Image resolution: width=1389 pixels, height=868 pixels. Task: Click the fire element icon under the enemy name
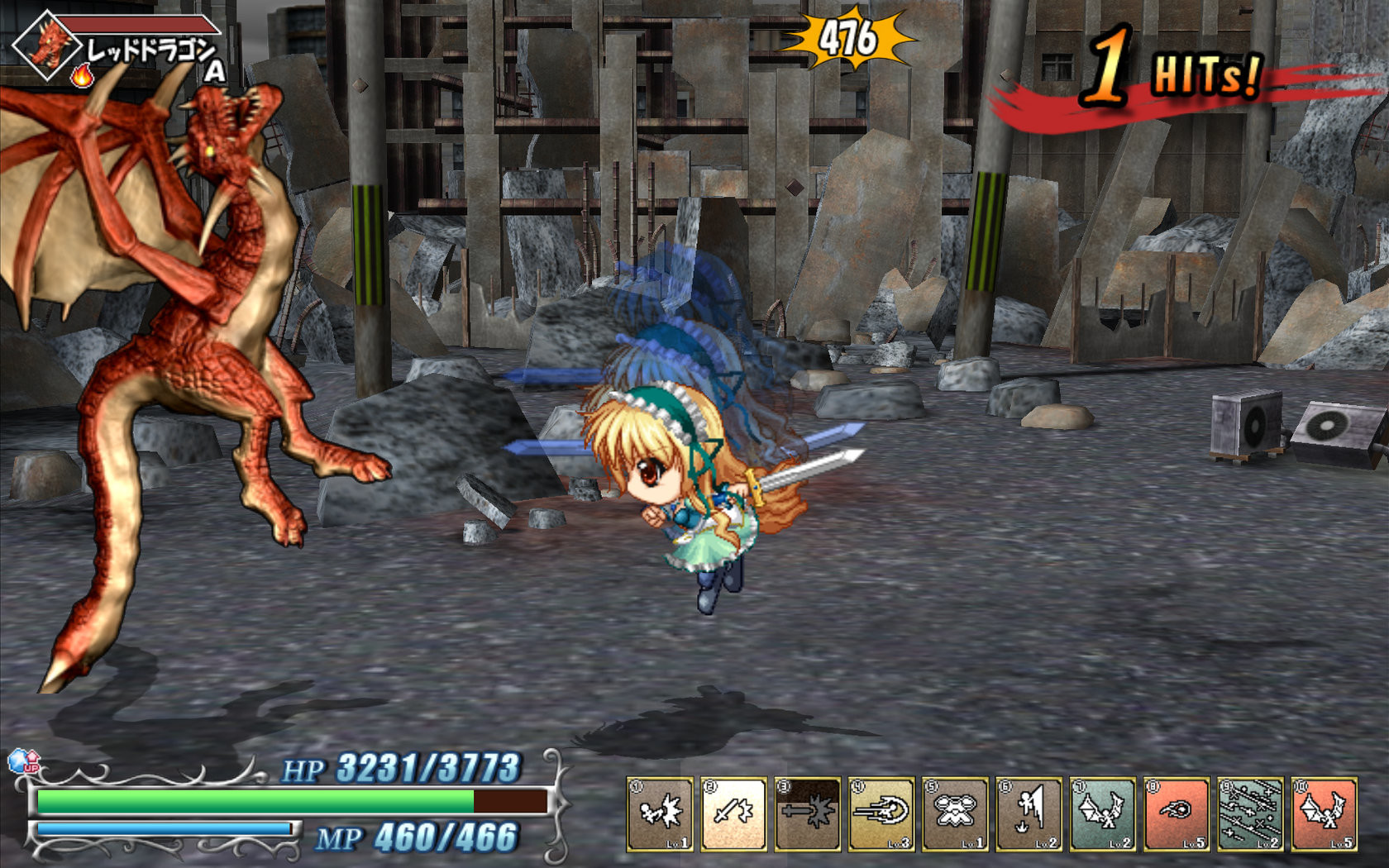(x=82, y=77)
